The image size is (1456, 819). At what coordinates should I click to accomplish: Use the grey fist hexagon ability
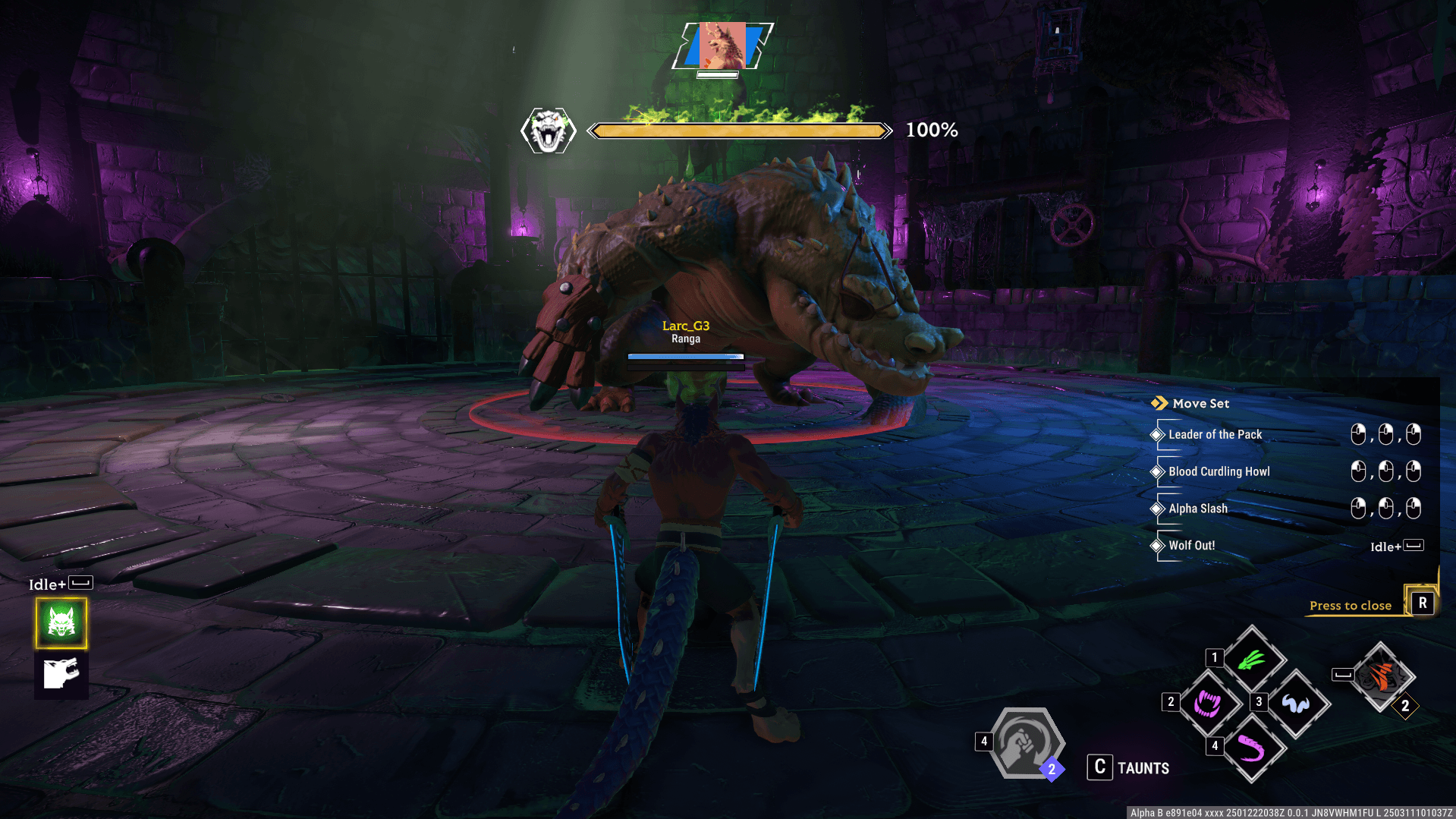pos(1024,745)
